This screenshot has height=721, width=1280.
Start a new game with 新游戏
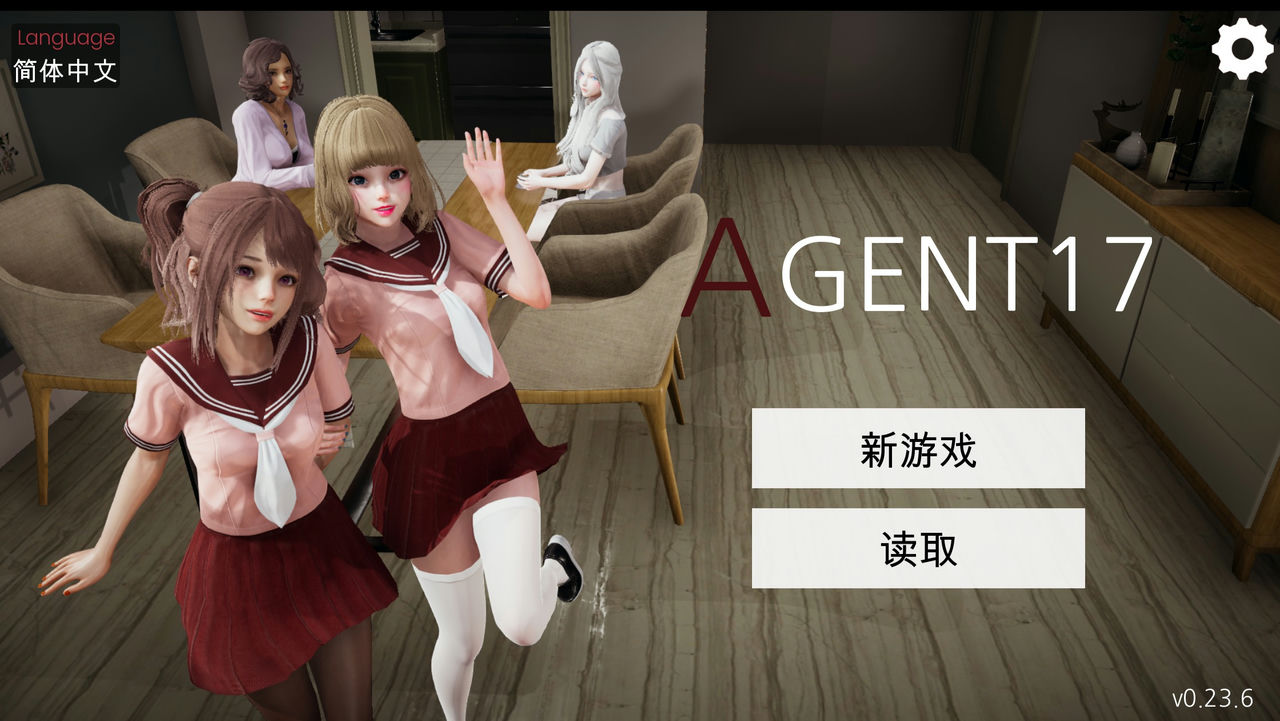(x=919, y=449)
